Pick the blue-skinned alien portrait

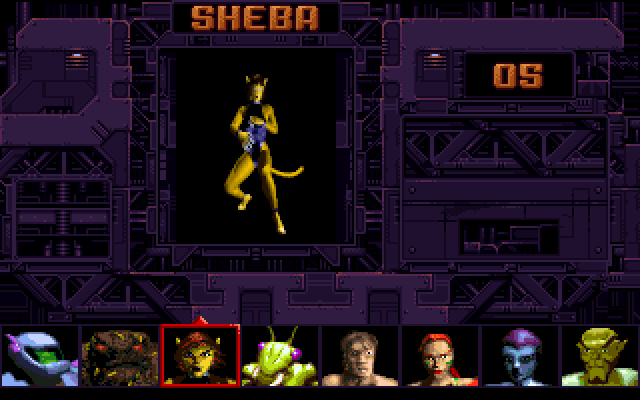[519, 357]
